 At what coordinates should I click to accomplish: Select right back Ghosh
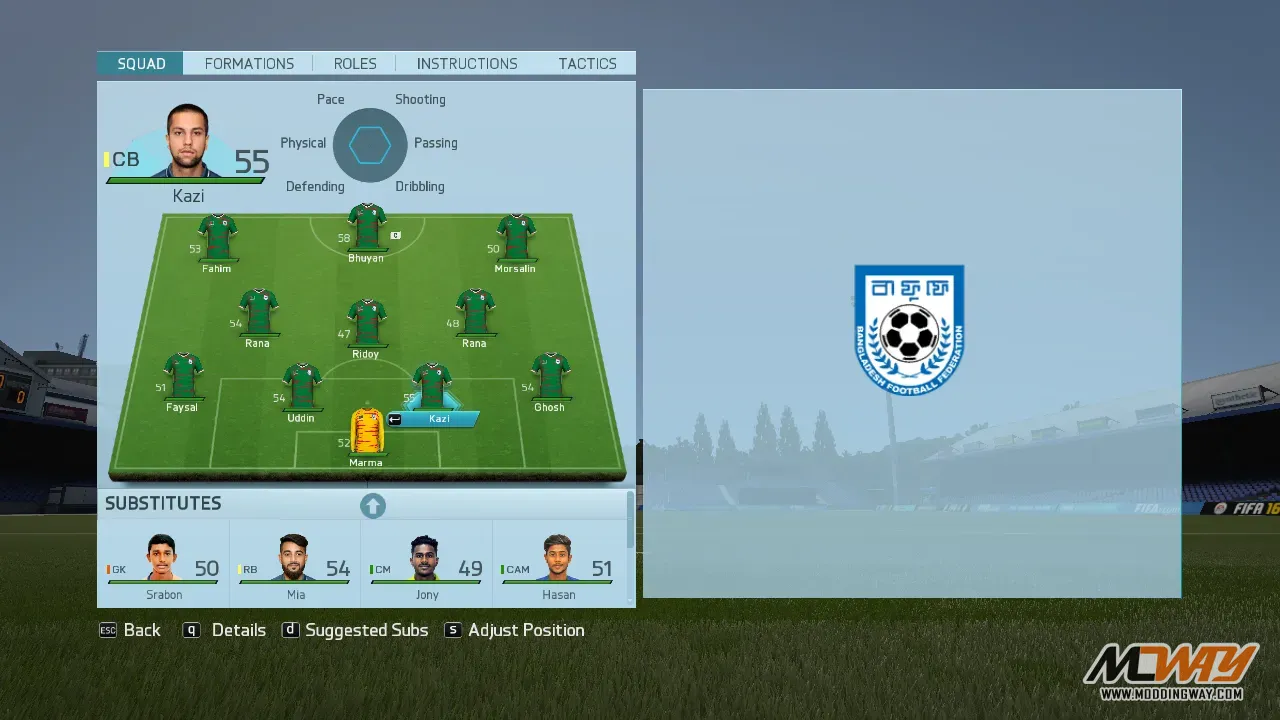click(549, 377)
